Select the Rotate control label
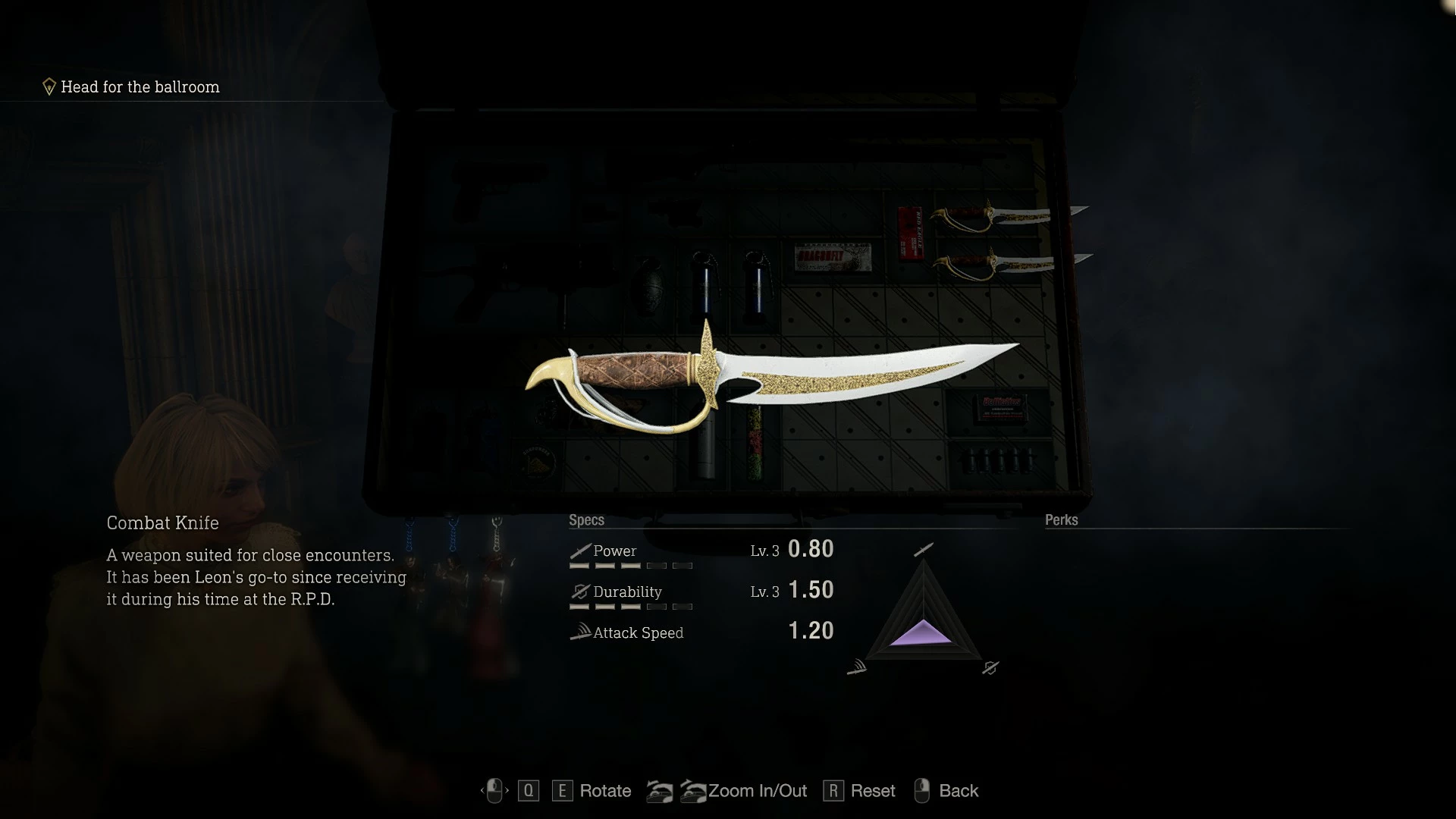1456x819 pixels. click(604, 791)
